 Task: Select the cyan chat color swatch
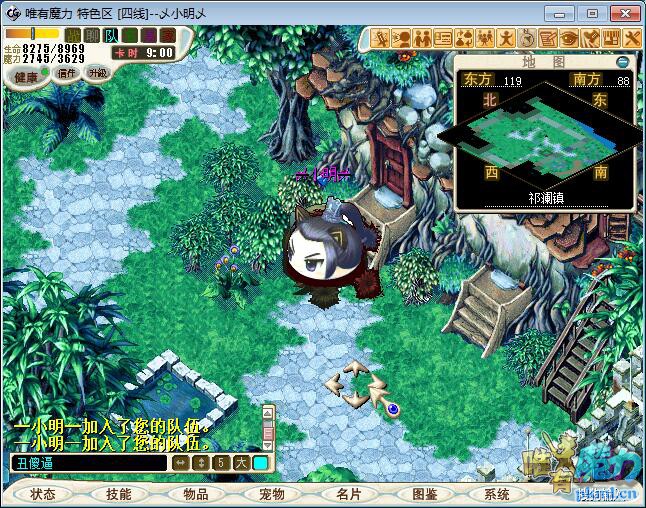[260, 463]
